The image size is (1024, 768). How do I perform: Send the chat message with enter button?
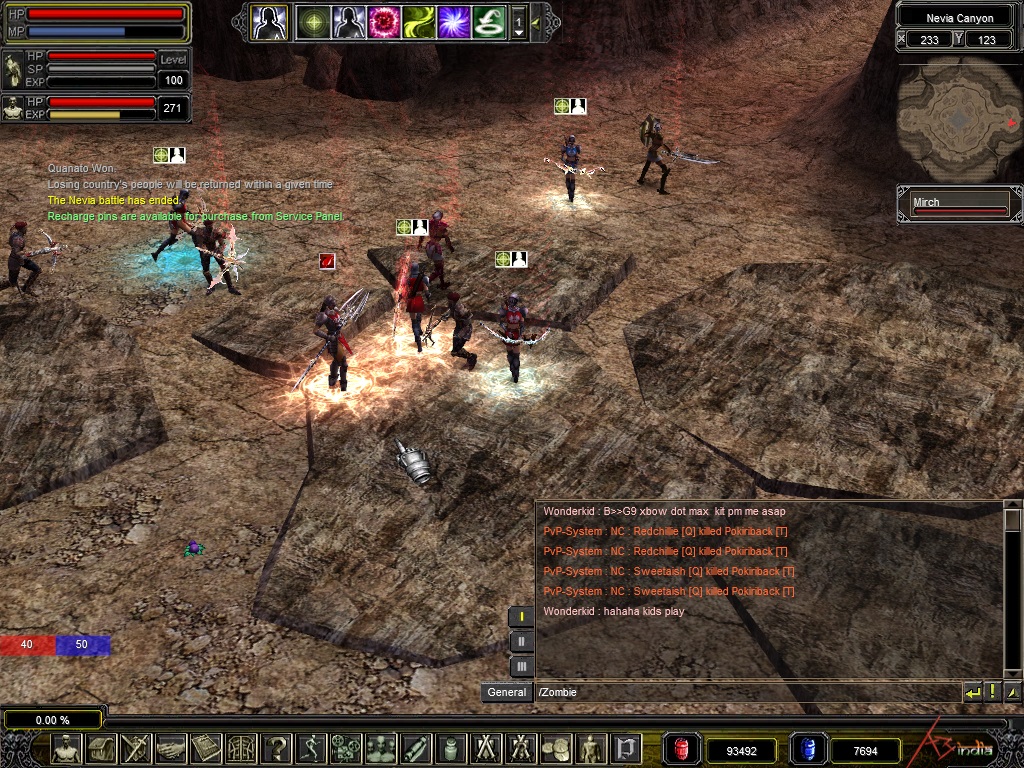(x=972, y=692)
